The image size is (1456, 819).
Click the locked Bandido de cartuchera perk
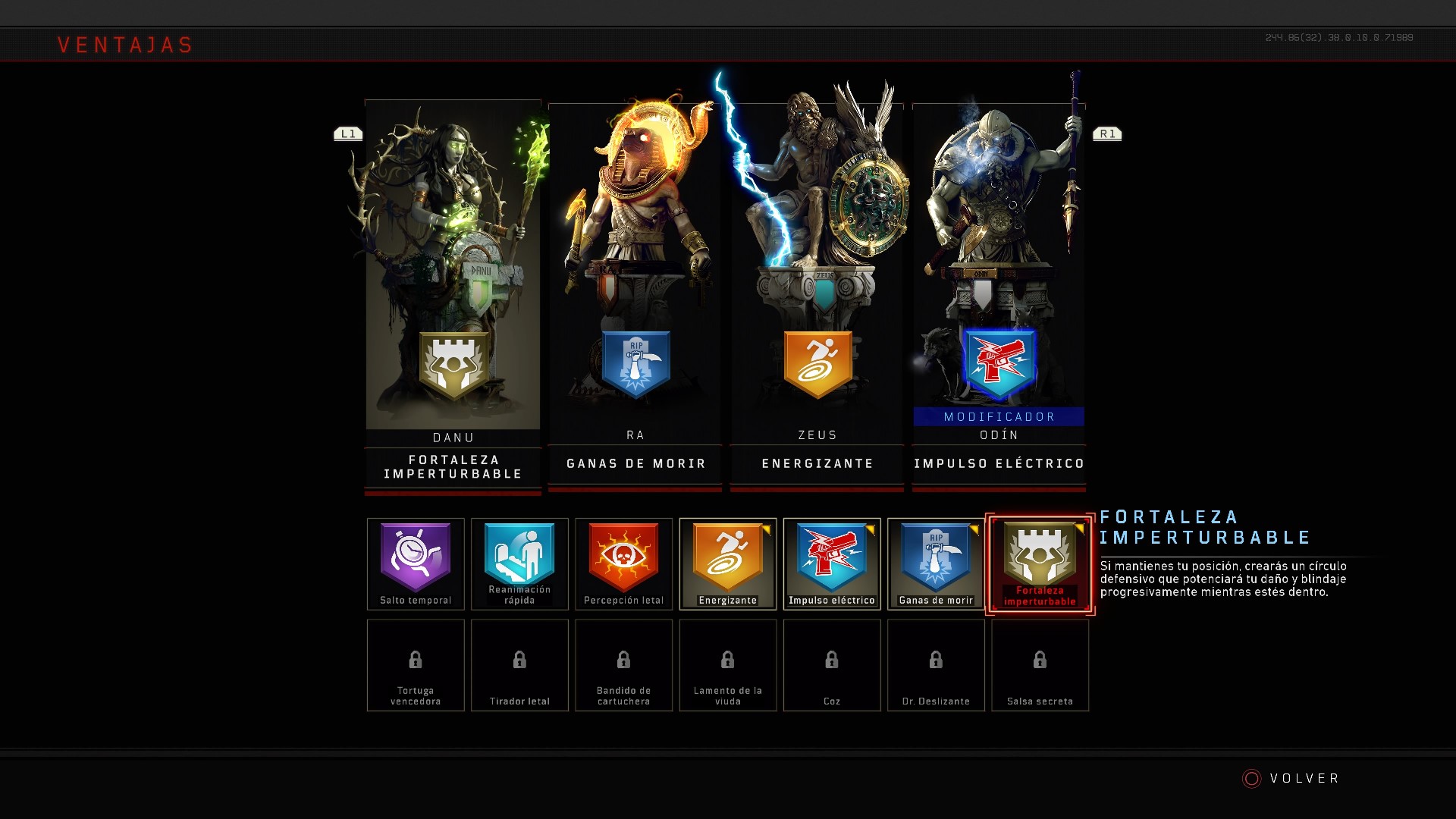point(623,665)
